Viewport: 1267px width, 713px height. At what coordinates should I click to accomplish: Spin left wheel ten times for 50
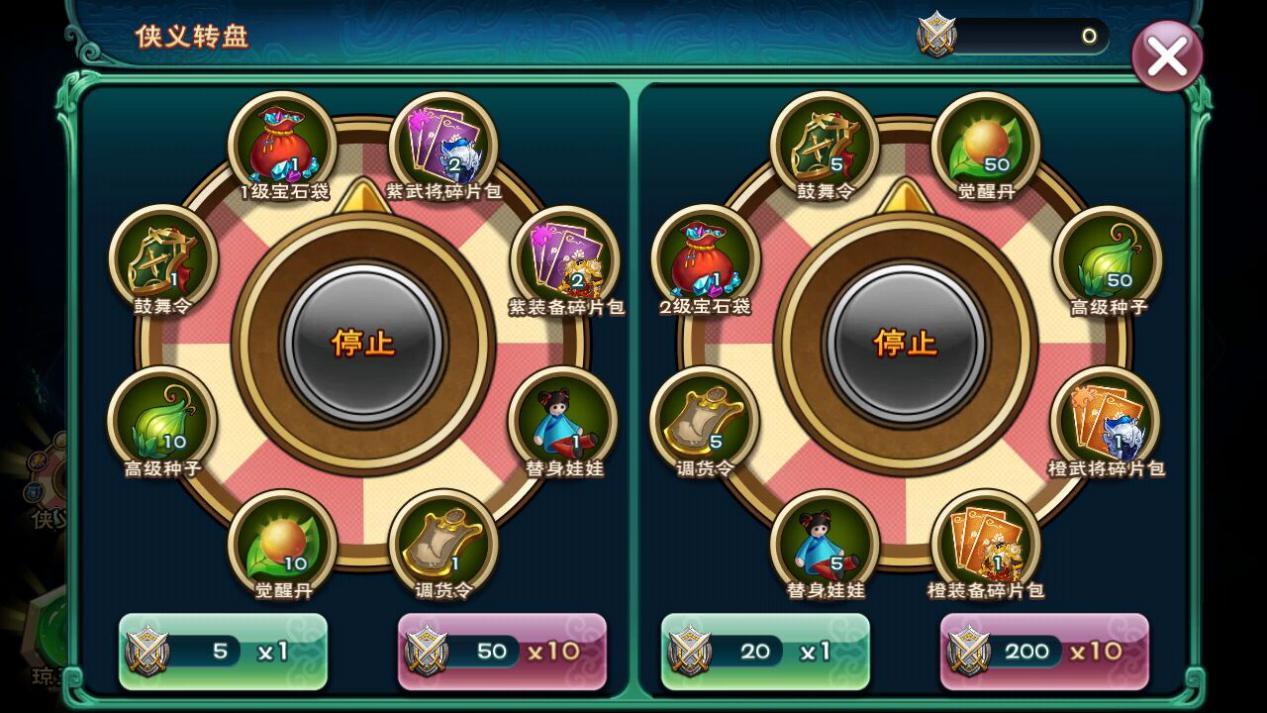[502, 652]
